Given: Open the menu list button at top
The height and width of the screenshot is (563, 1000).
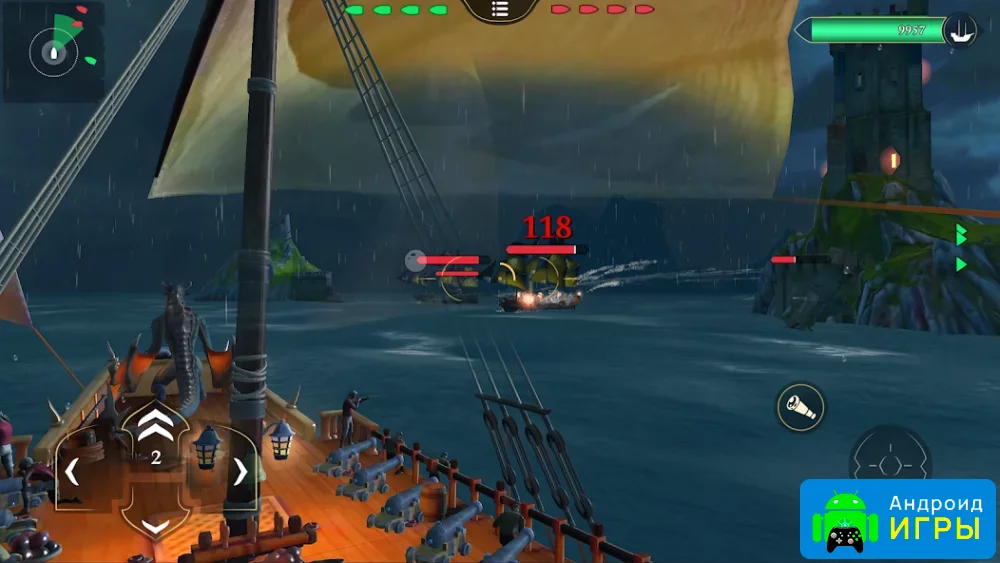Looking at the screenshot, I should (x=500, y=10).
